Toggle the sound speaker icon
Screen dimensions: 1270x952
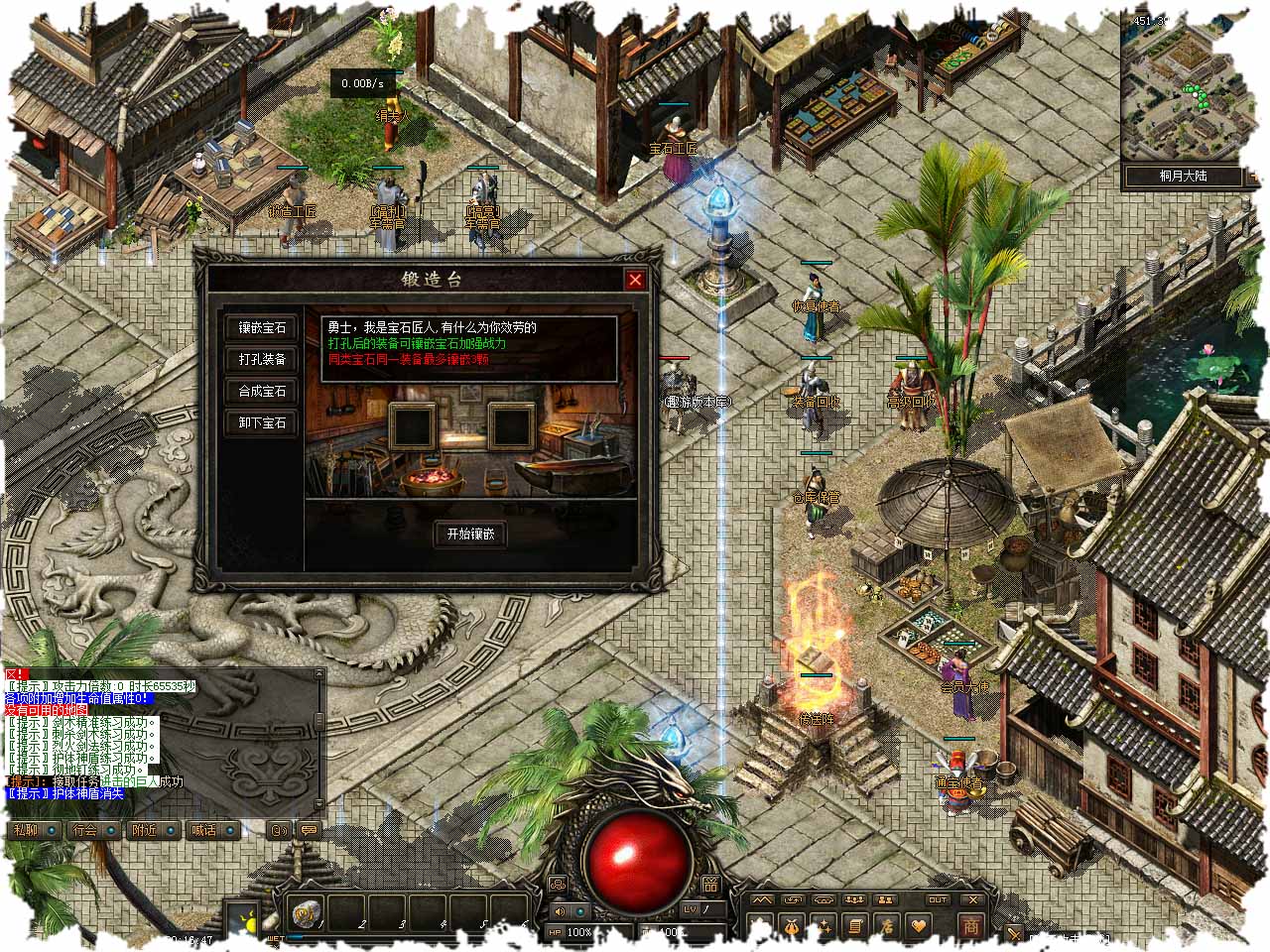pyautogui.click(x=560, y=911)
